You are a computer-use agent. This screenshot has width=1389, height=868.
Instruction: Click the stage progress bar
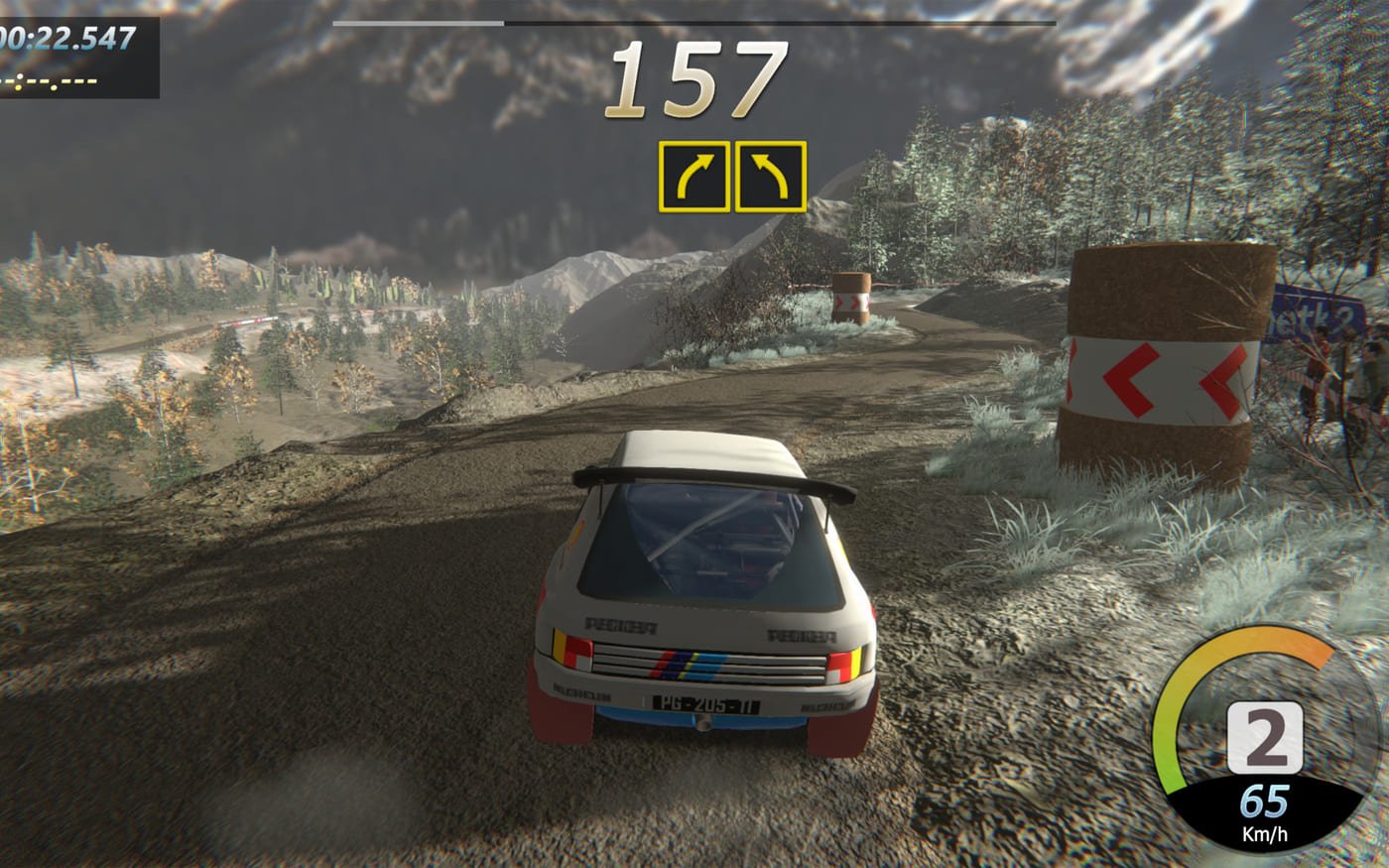point(694,23)
